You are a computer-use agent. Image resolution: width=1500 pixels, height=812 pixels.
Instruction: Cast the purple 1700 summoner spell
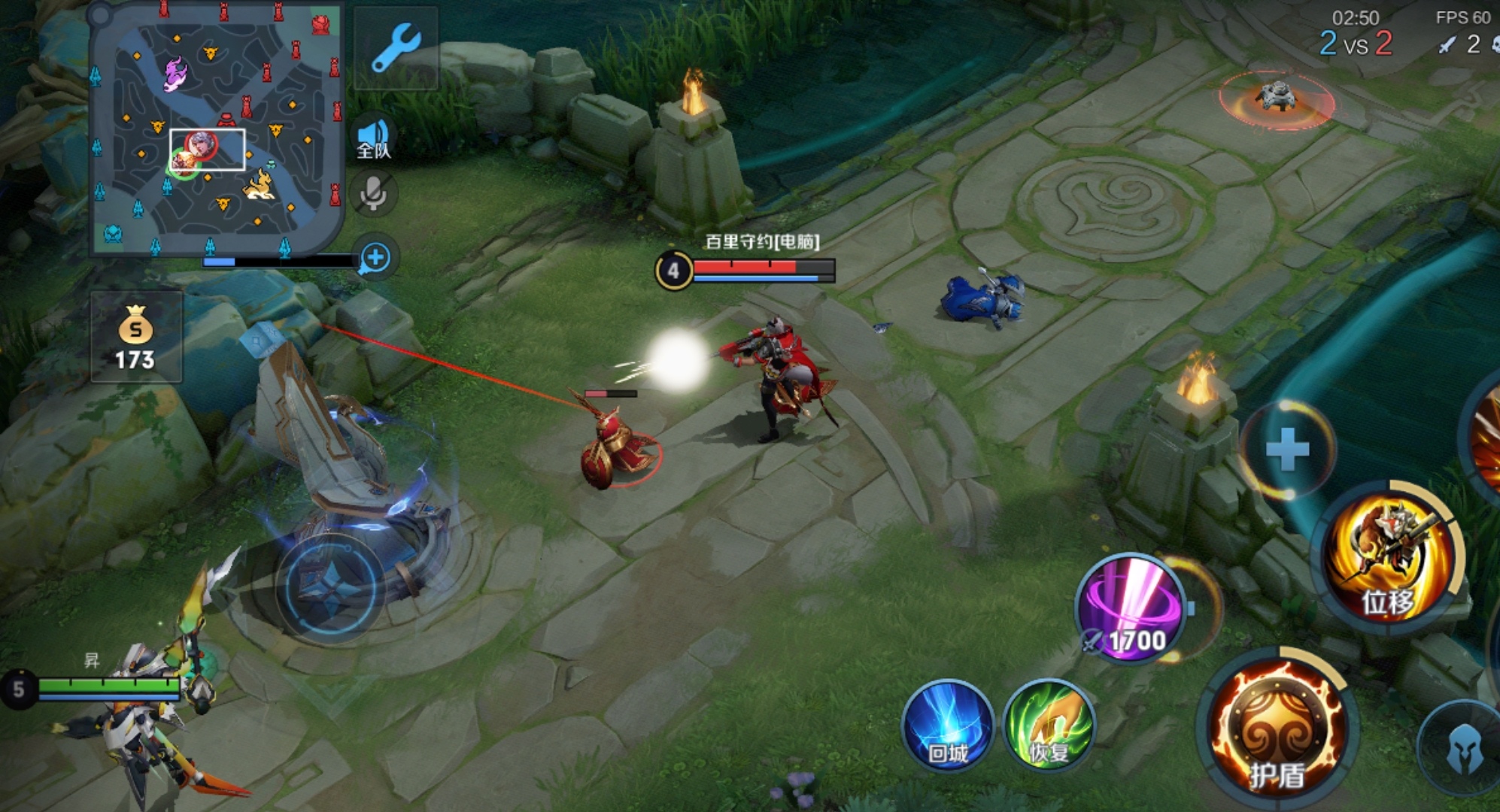pyautogui.click(x=1131, y=609)
